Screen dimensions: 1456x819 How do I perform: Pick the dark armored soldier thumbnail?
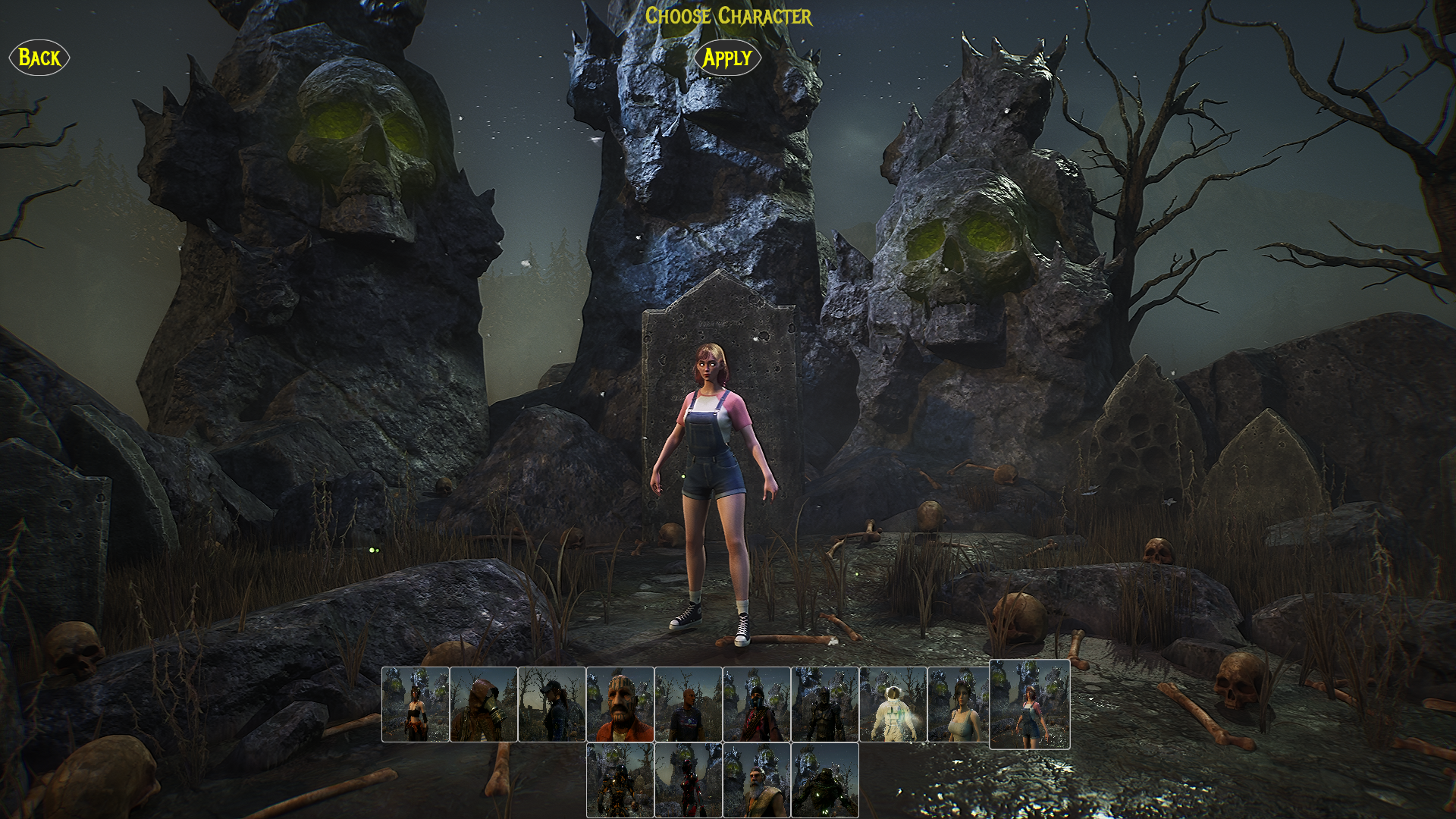(x=824, y=704)
